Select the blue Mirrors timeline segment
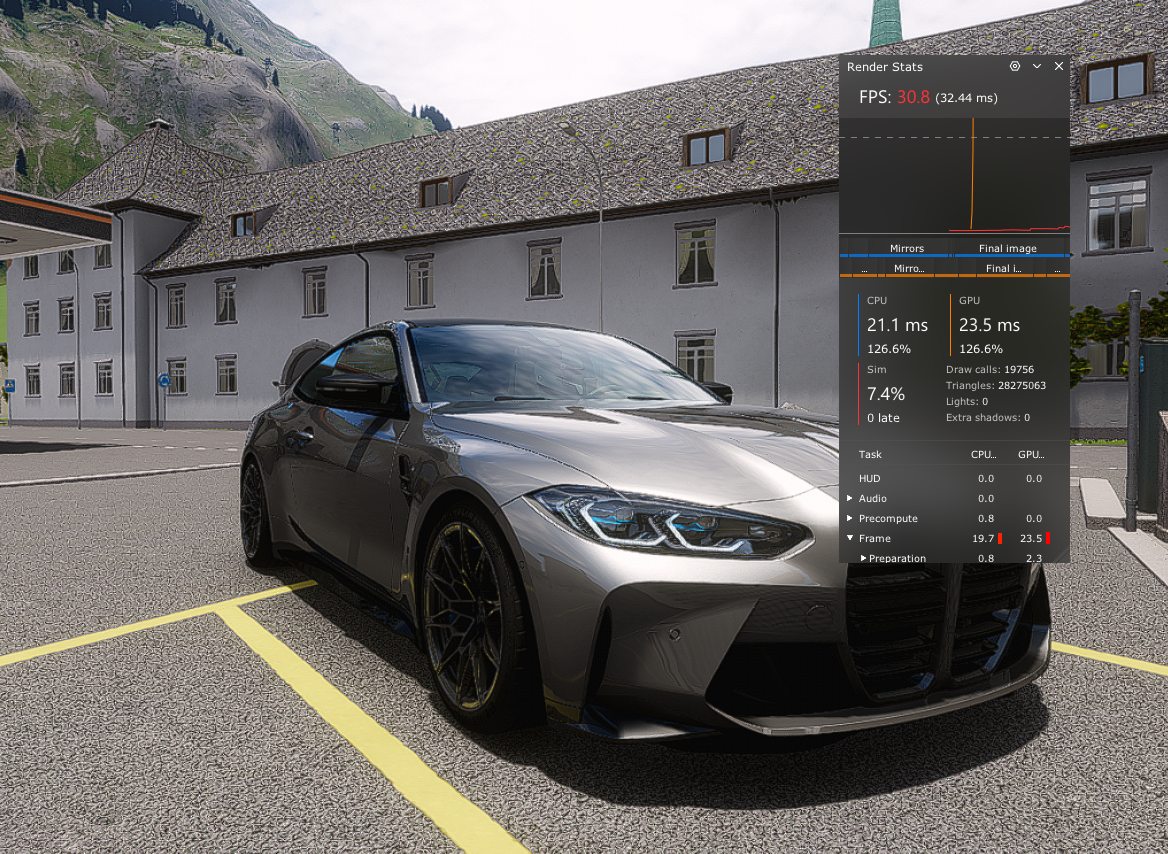This screenshot has width=1168, height=854. point(906,249)
